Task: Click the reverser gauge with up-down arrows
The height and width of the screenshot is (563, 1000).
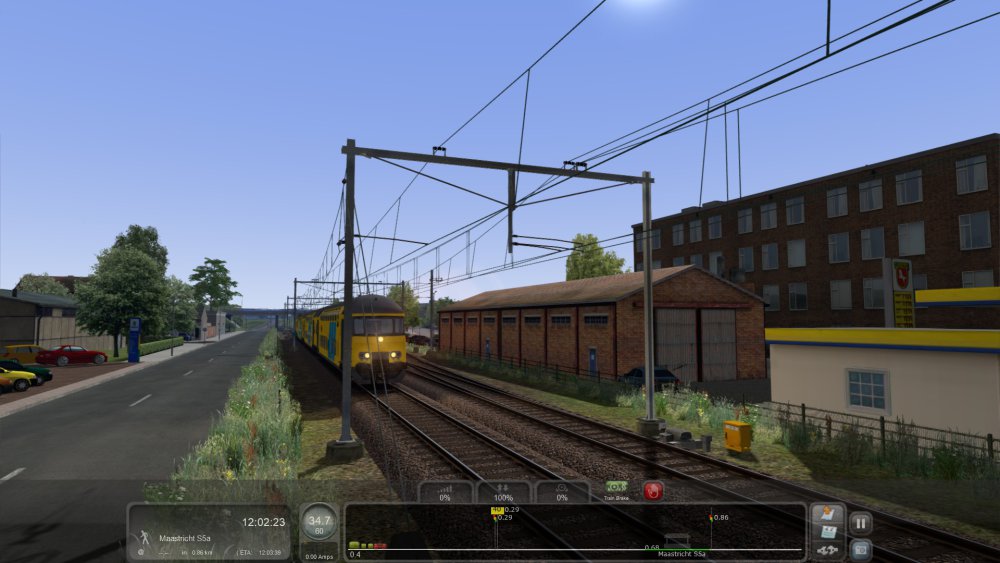Action: 504,492
